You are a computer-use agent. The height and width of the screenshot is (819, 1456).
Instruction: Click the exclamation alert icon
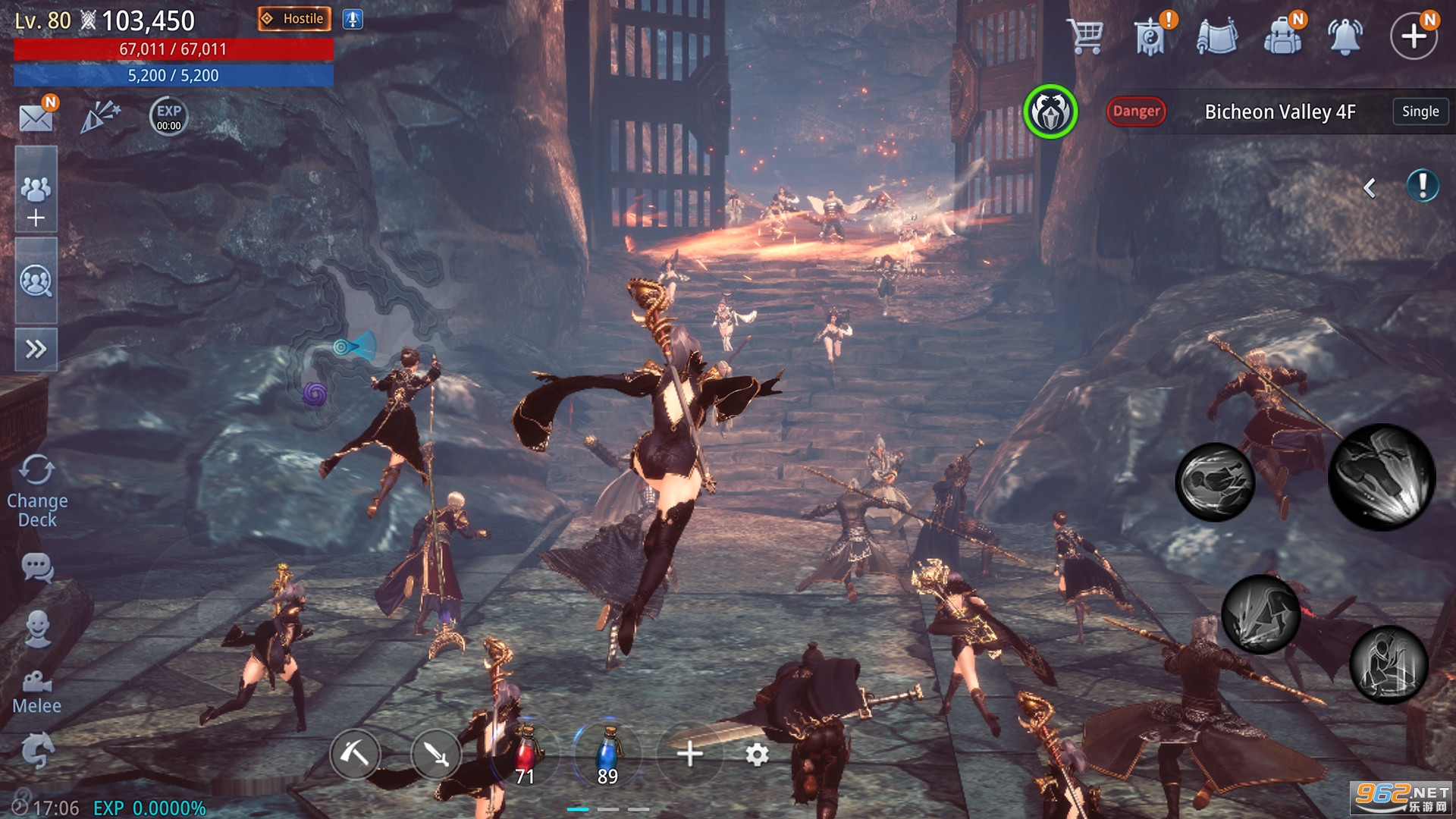click(1422, 186)
